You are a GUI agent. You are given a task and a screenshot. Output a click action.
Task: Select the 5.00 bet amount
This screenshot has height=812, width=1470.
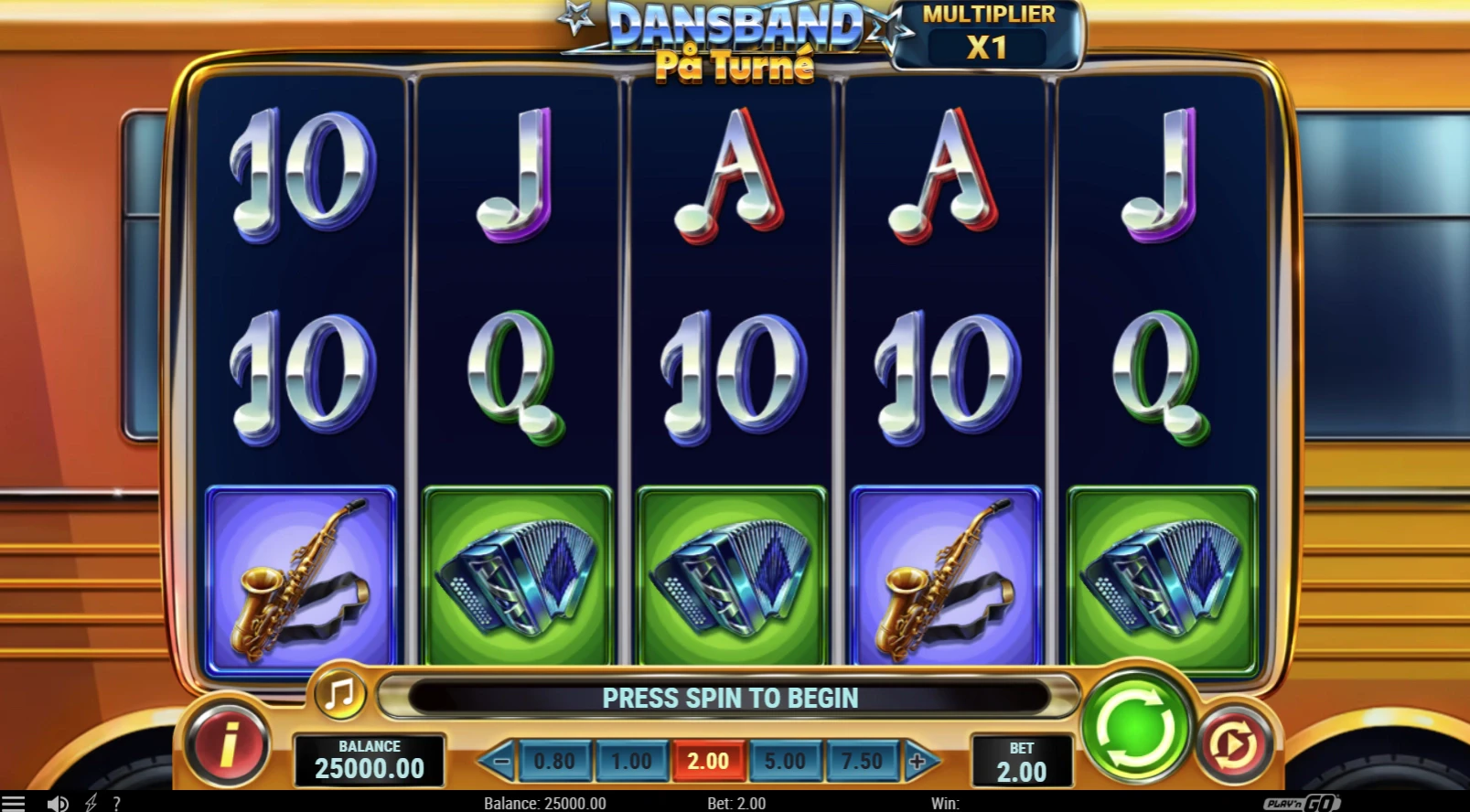[x=784, y=760]
